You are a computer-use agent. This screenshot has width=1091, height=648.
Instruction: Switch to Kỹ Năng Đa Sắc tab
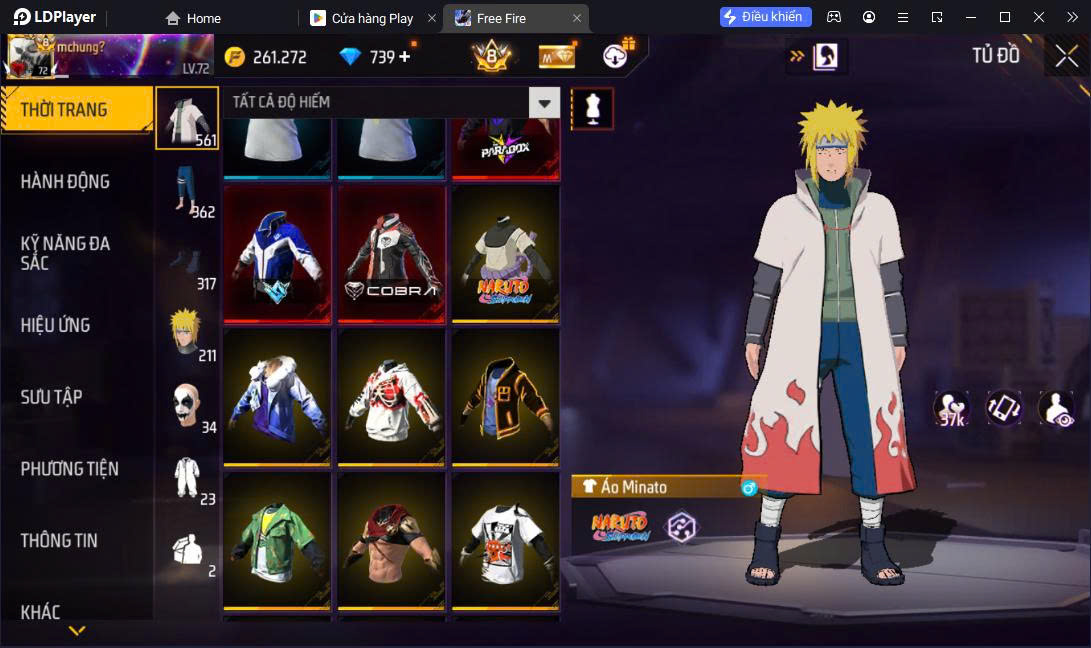[65, 253]
